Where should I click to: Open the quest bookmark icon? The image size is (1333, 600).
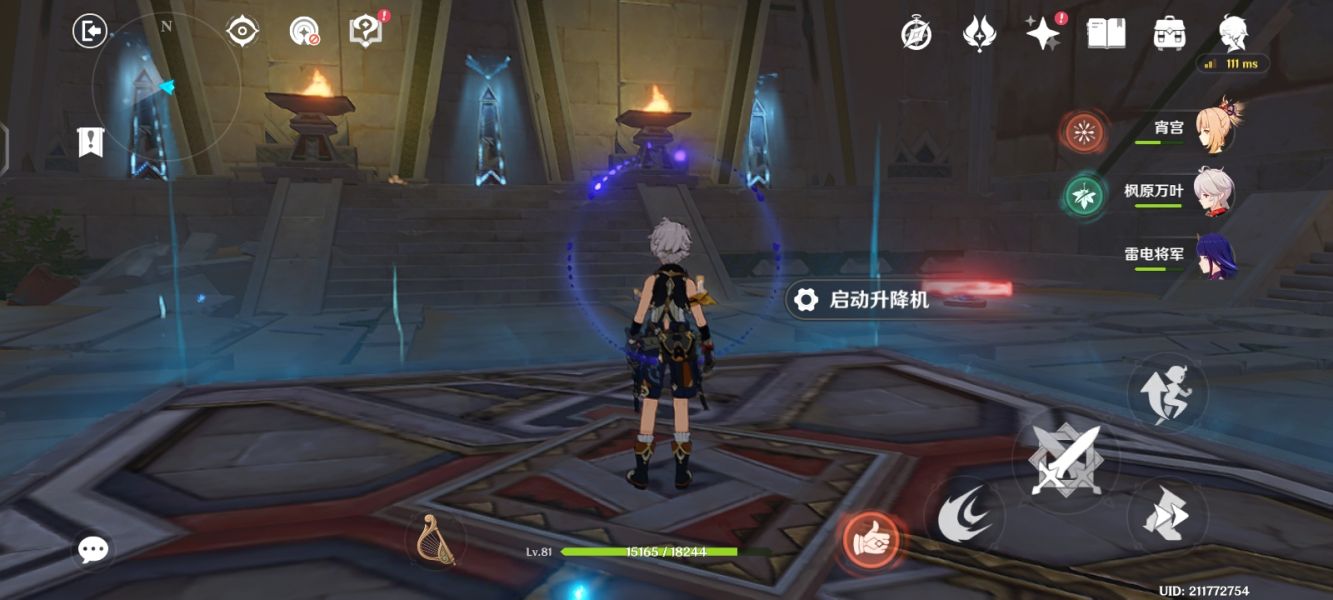click(91, 142)
